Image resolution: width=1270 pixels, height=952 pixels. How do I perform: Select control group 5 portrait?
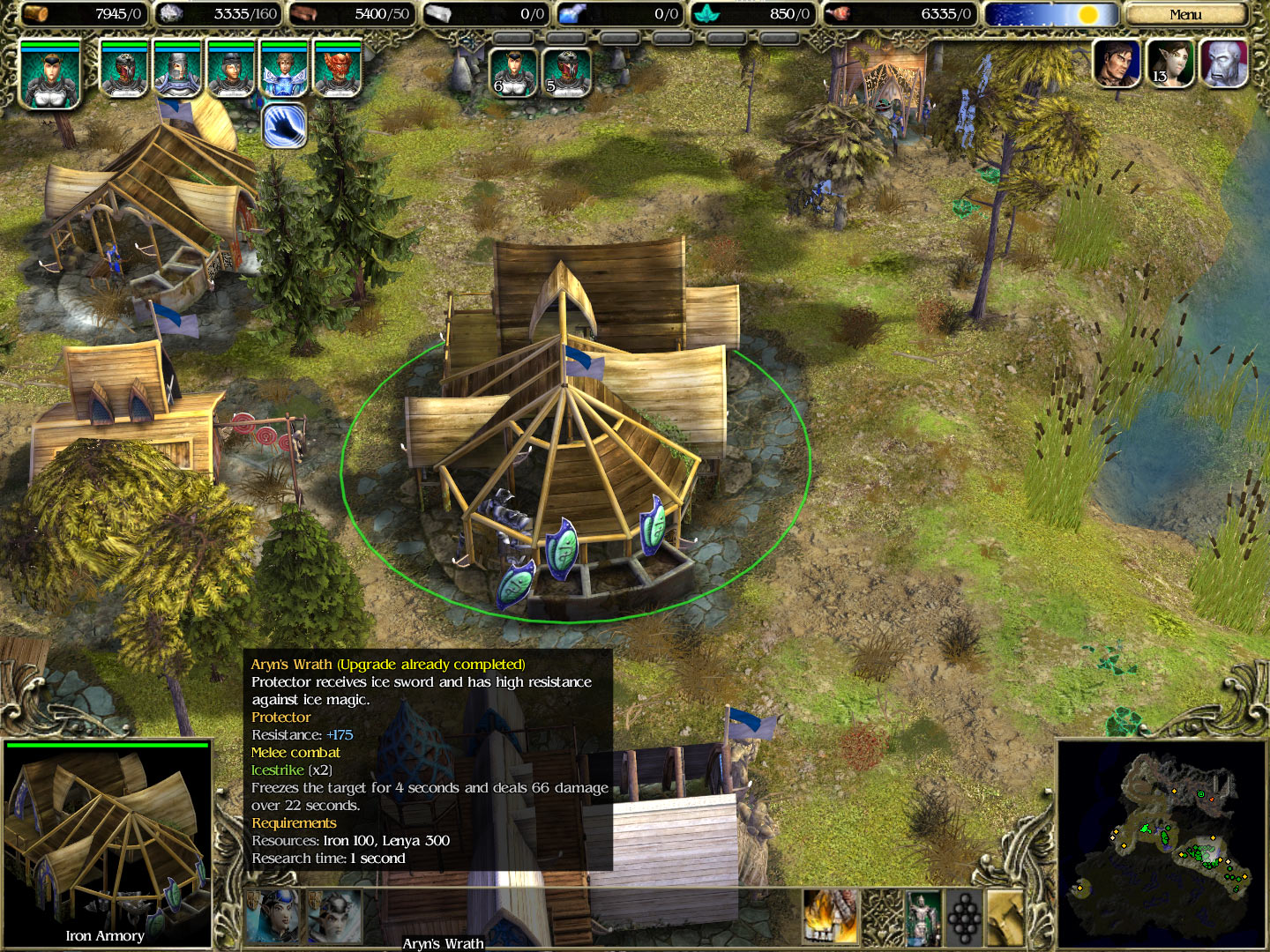(x=566, y=71)
